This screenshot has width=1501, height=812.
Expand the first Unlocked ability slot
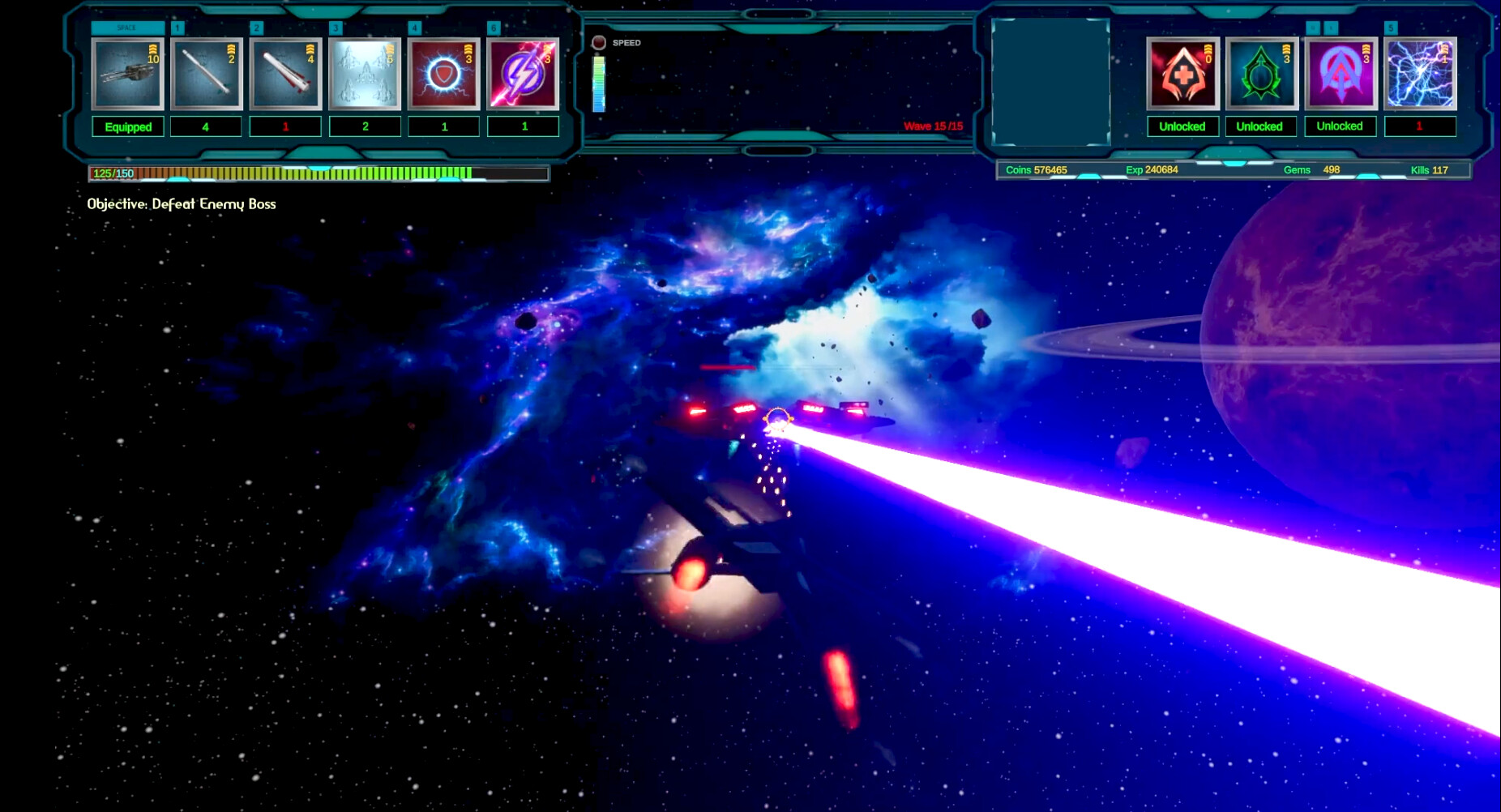click(1182, 126)
